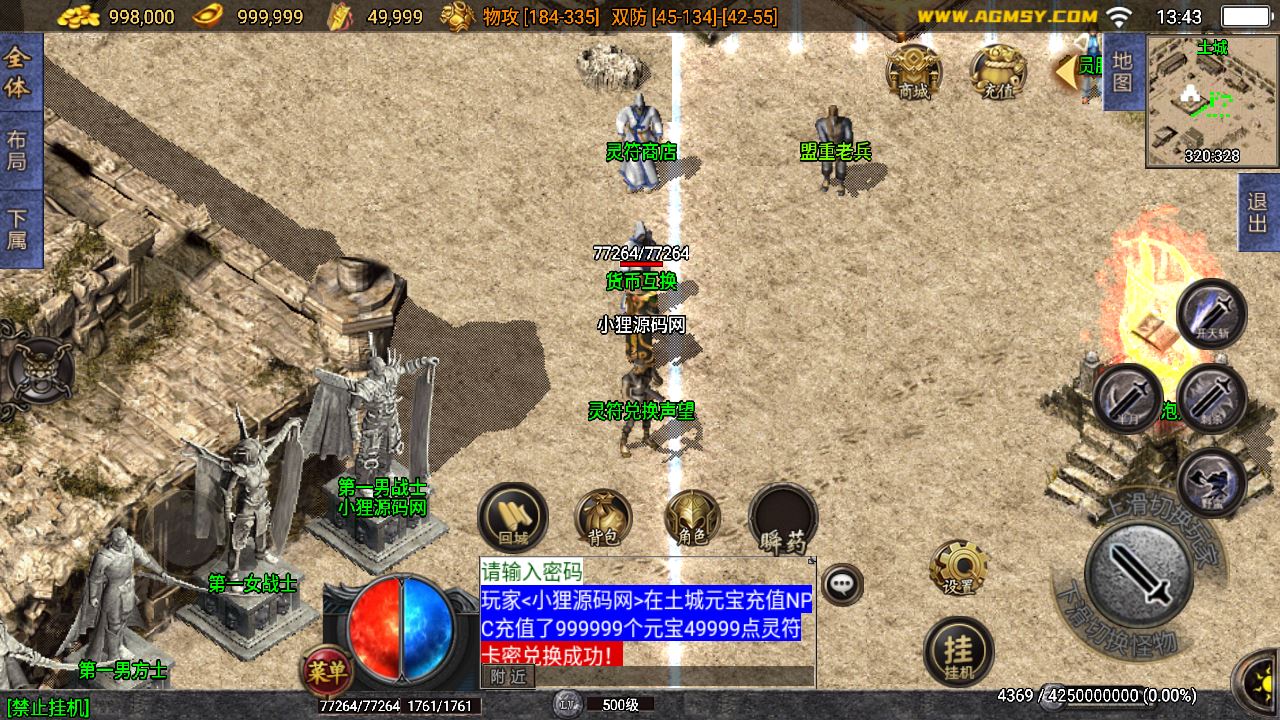Viewport: 1280px width, 720px height.
Task: Select the 全体 tab
Action: [18, 72]
